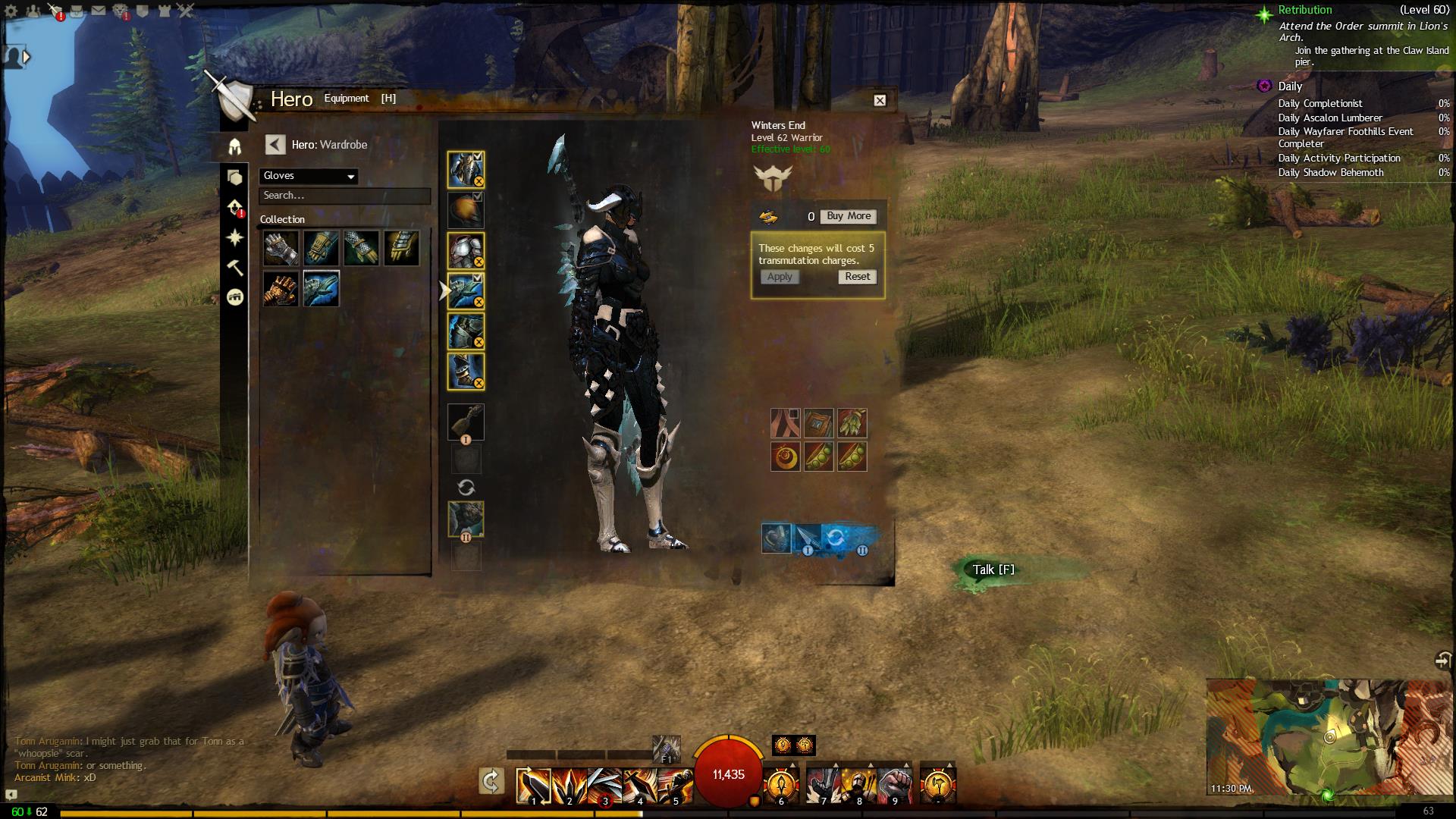Select the chest armor slot

pos(465,251)
